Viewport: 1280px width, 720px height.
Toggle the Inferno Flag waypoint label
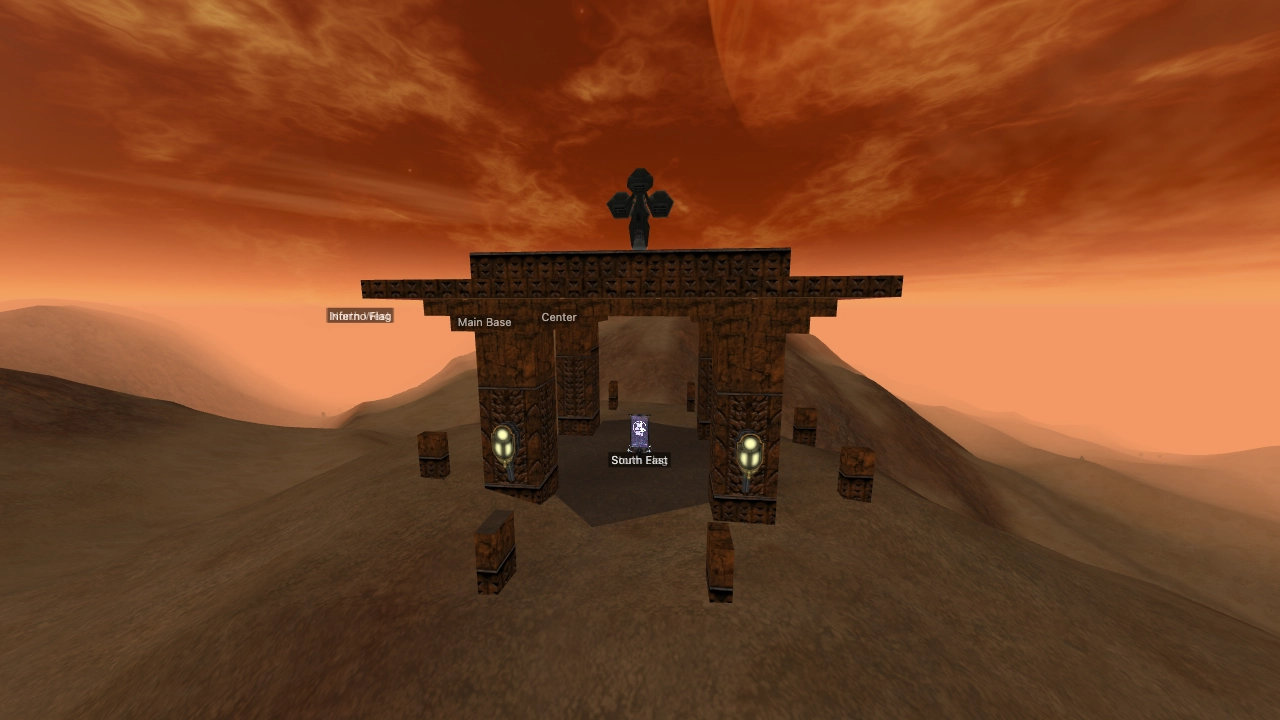(x=360, y=315)
